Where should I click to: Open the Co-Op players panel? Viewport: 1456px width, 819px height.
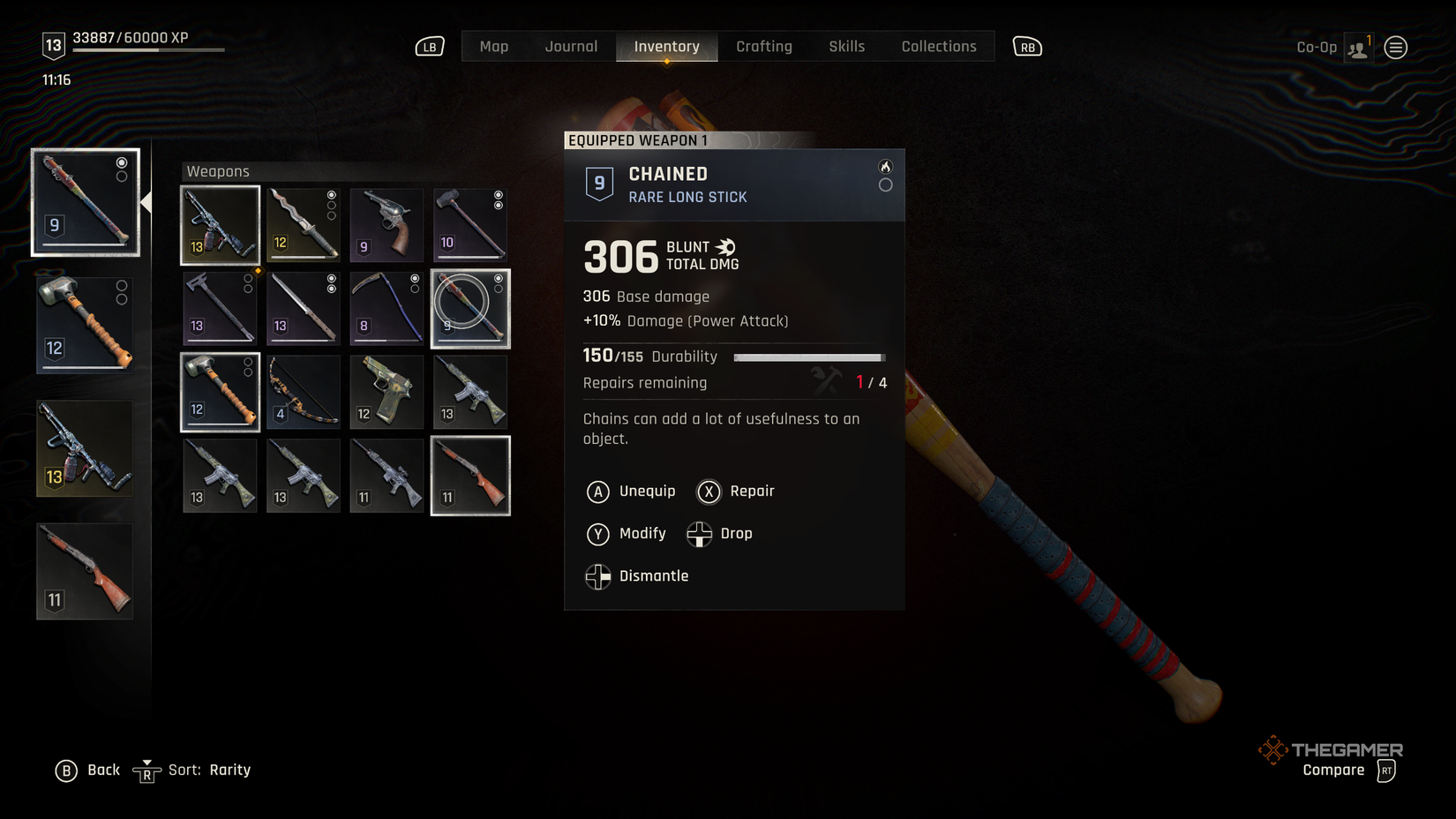[1357, 47]
